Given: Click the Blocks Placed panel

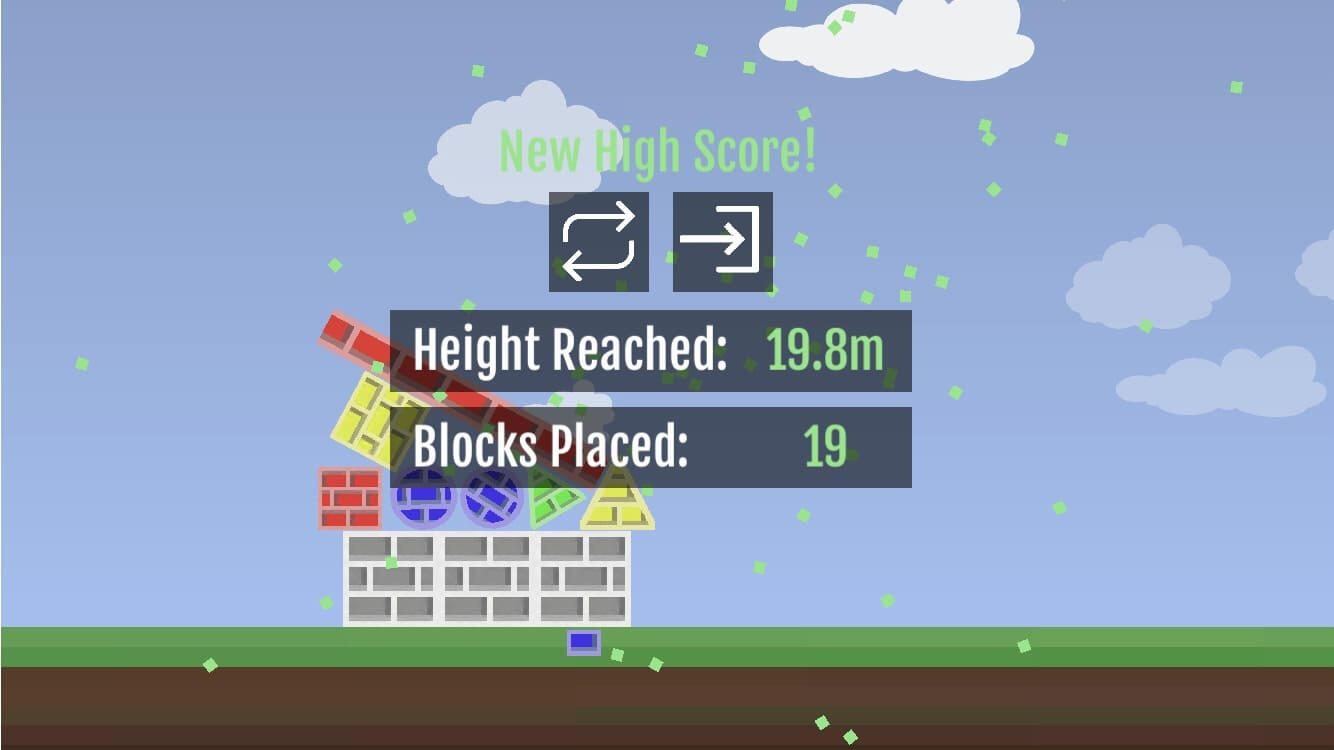Looking at the screenshot, I should (x=650, y=446).
